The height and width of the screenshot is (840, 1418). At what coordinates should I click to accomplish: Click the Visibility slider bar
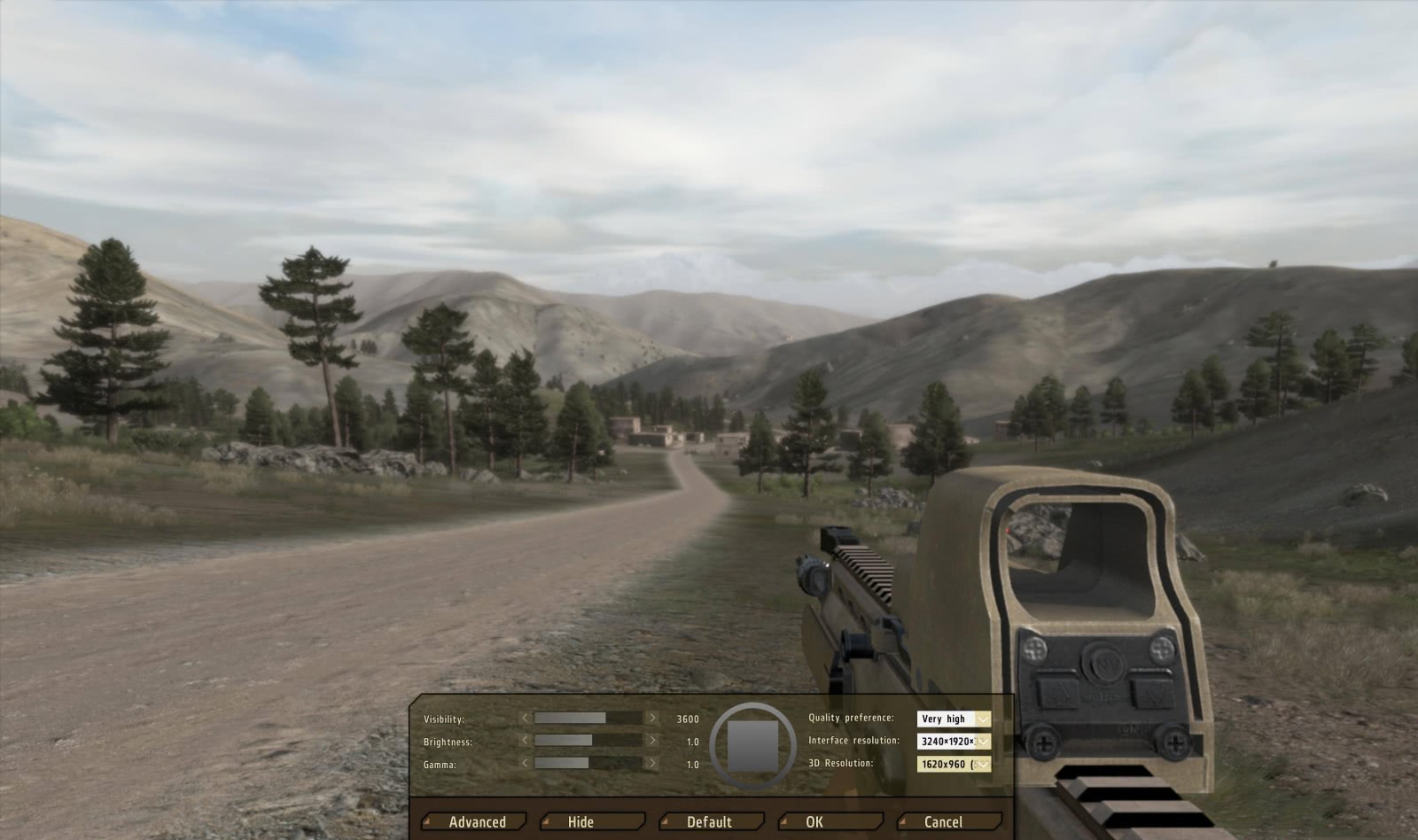click(588, 719)
